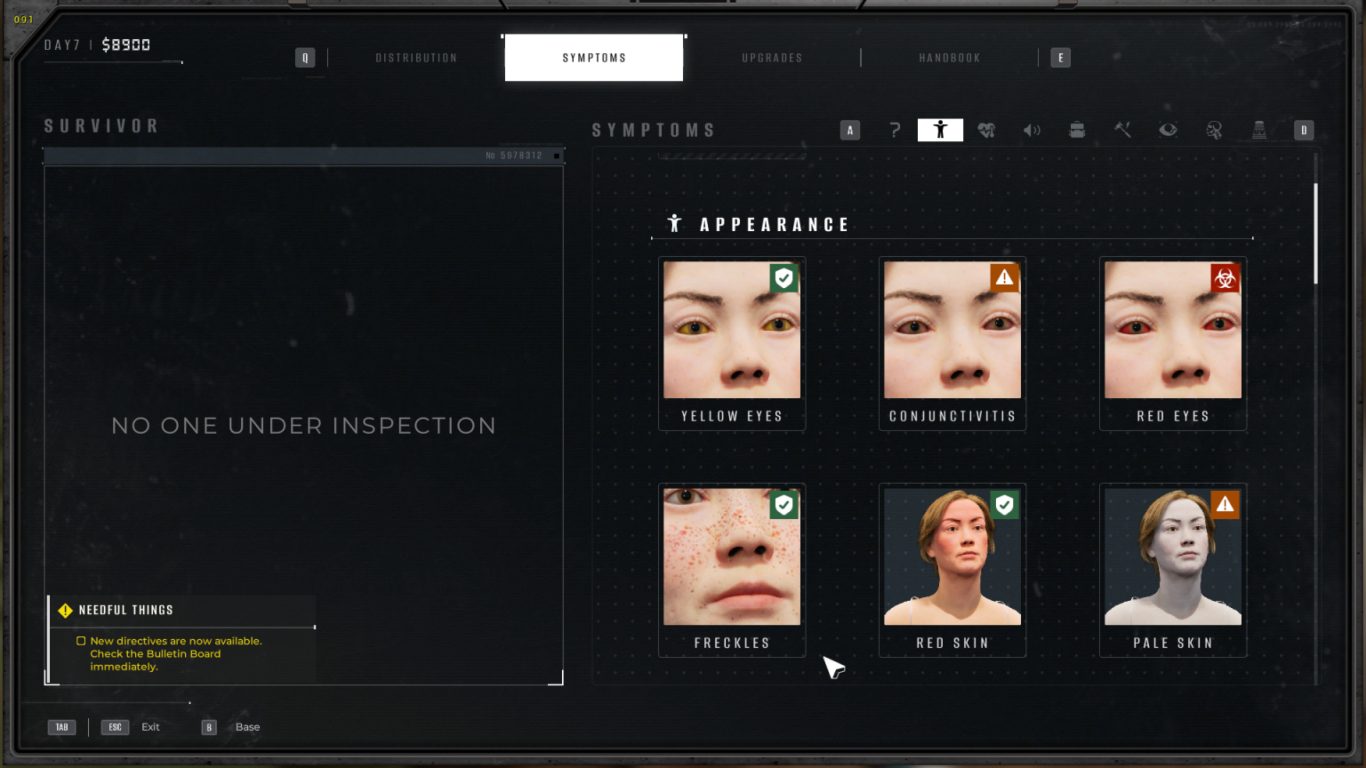Switch to the eye symptom category
Viewport: 1366px width, 768px height.
pos(1168,130)
